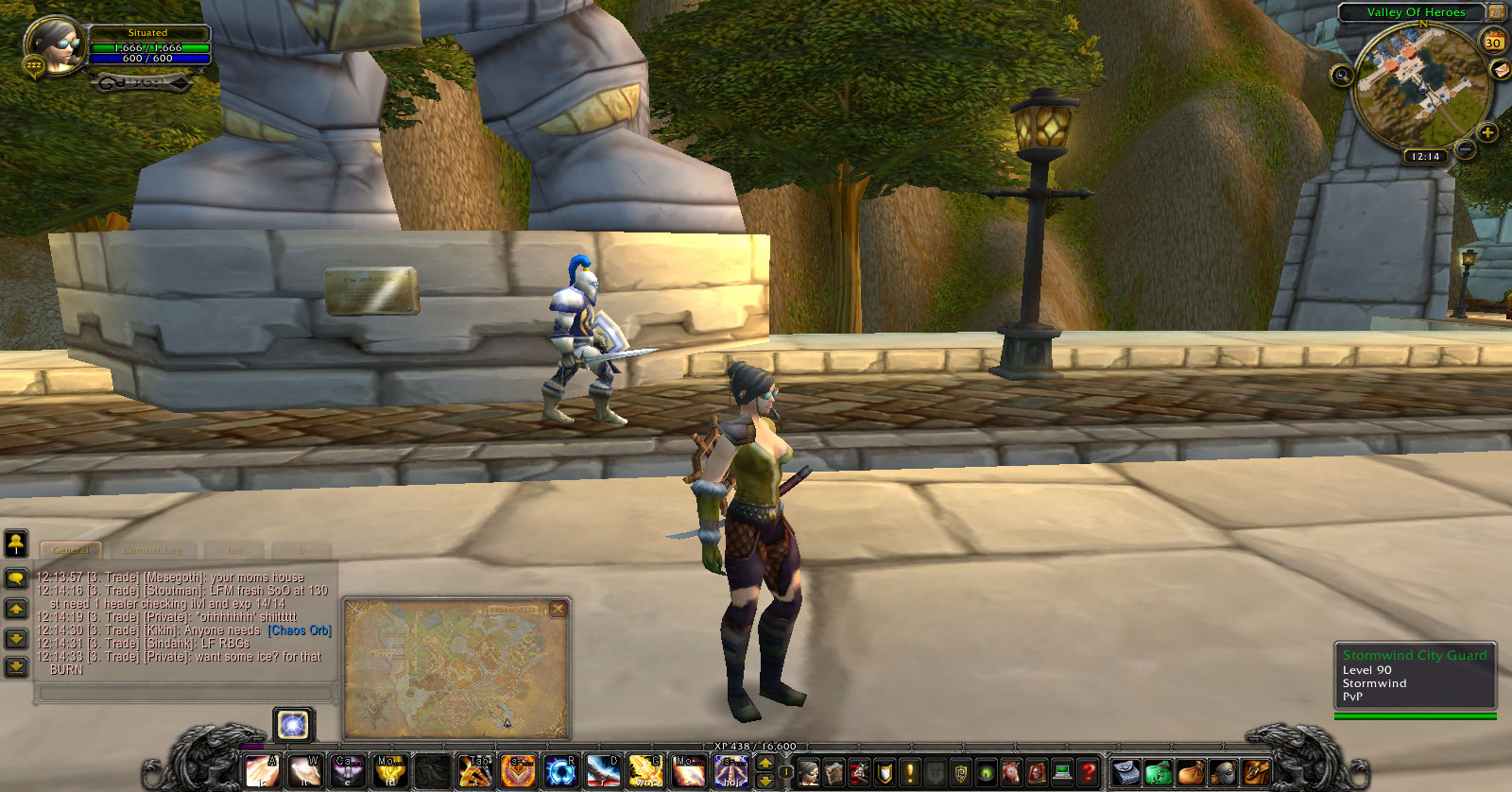1512x792 pixels.
Task: Open the character info portrait micro button
Action: coord(809,773)
